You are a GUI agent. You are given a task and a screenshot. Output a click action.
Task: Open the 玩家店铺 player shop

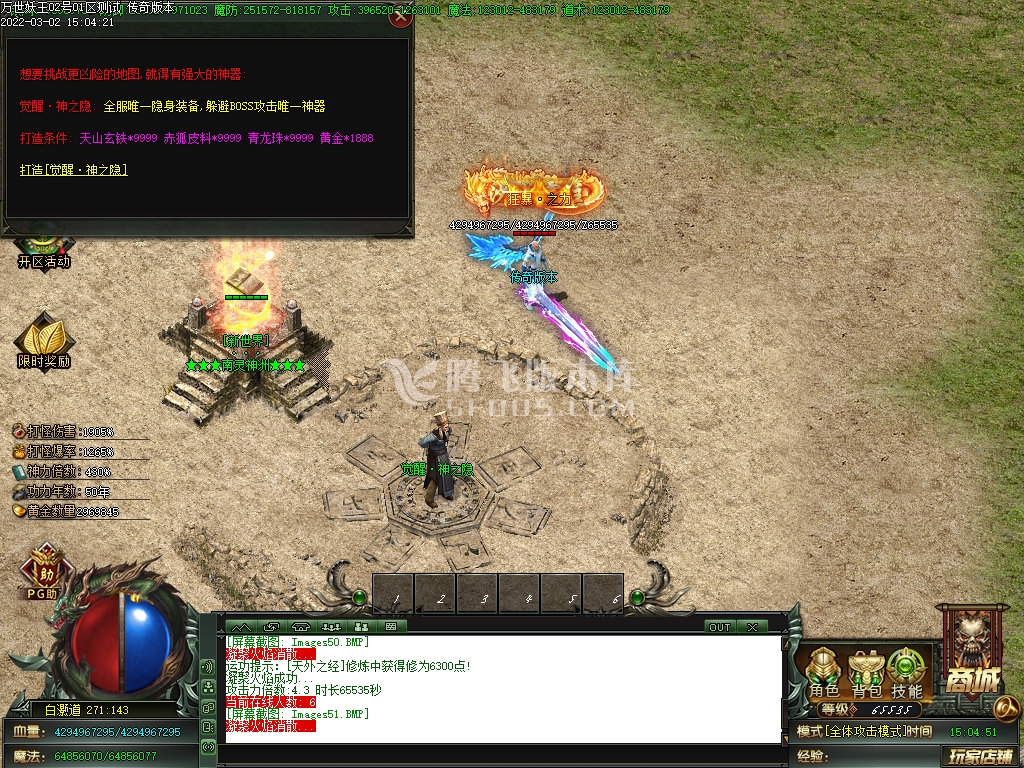pos(981,756)
